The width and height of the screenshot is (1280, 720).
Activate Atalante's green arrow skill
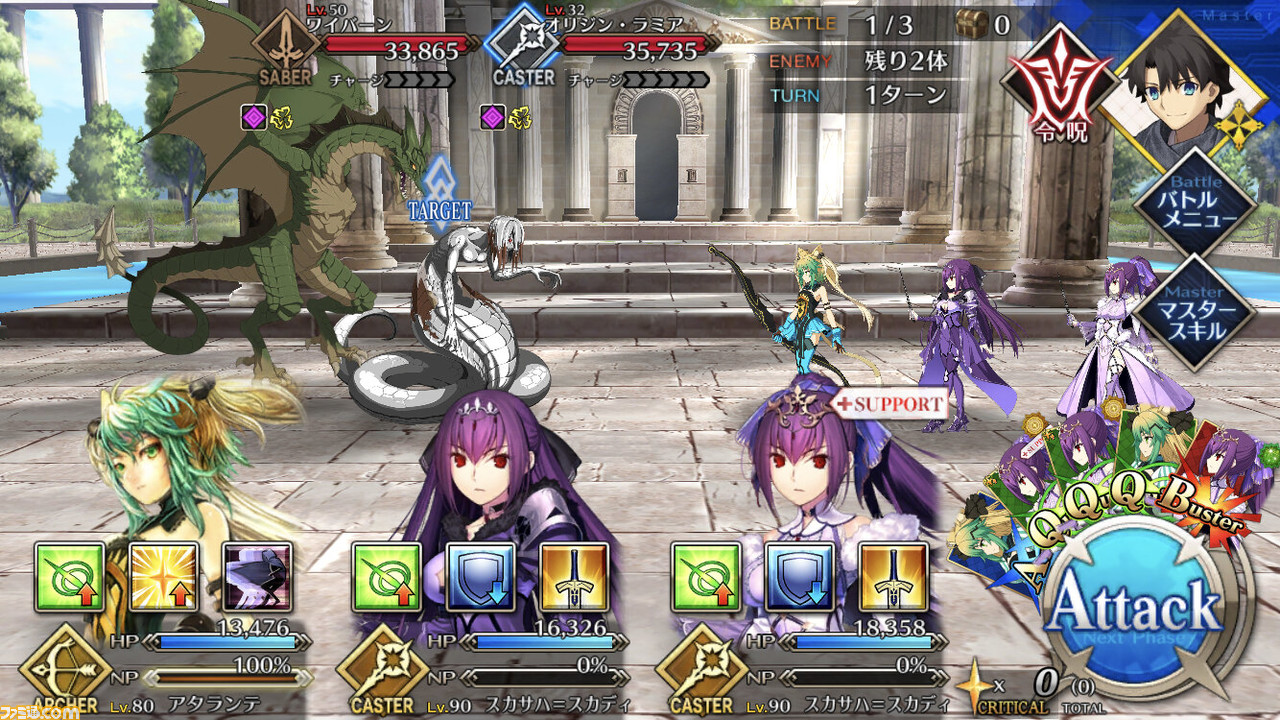70,577
